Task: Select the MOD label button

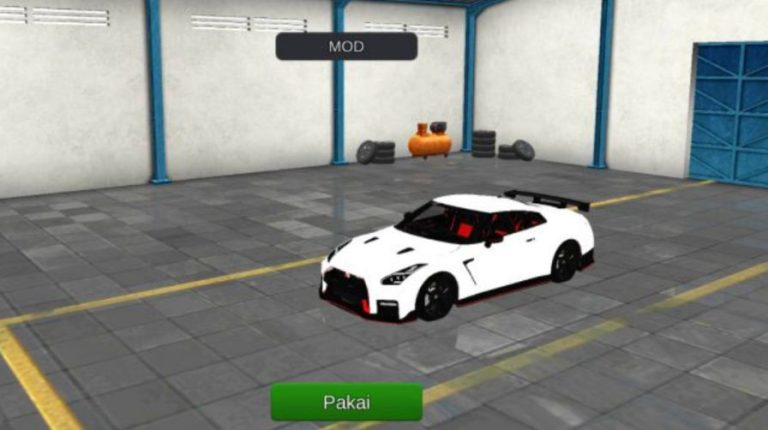Action: [346, 46]
